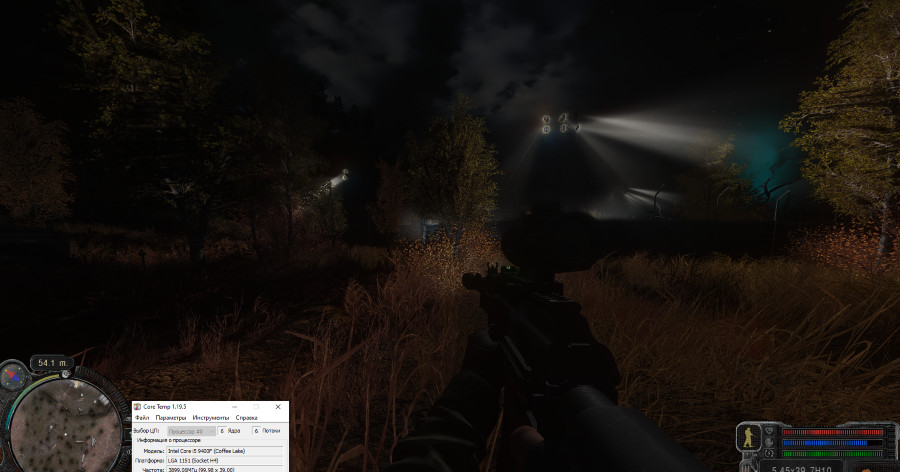Image resolution: width=900 pixels, height=472 pixels.
Task: Open the Файл menu in Core Temp
Action: 141,417
